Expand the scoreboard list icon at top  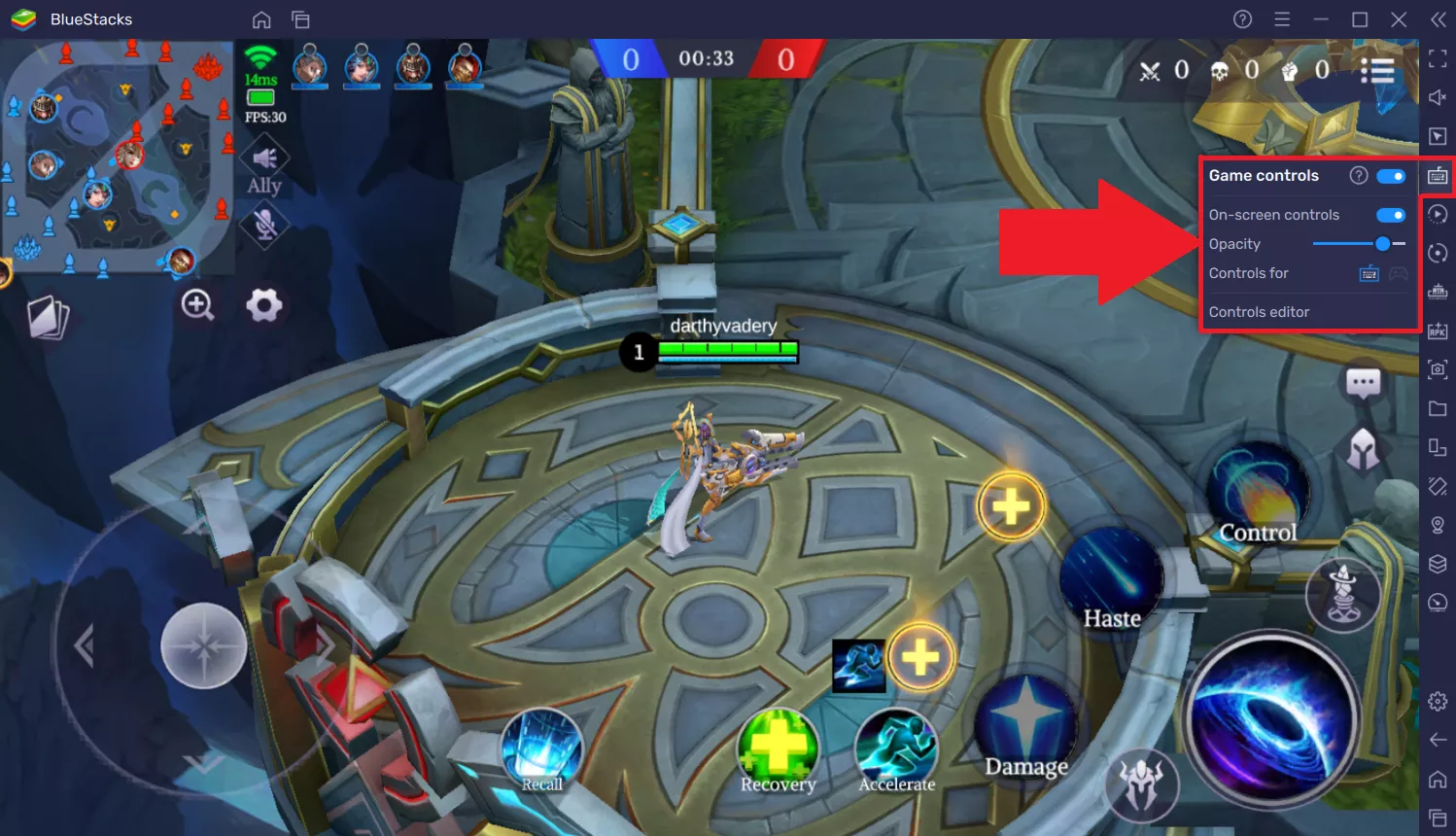[1377, 70]
